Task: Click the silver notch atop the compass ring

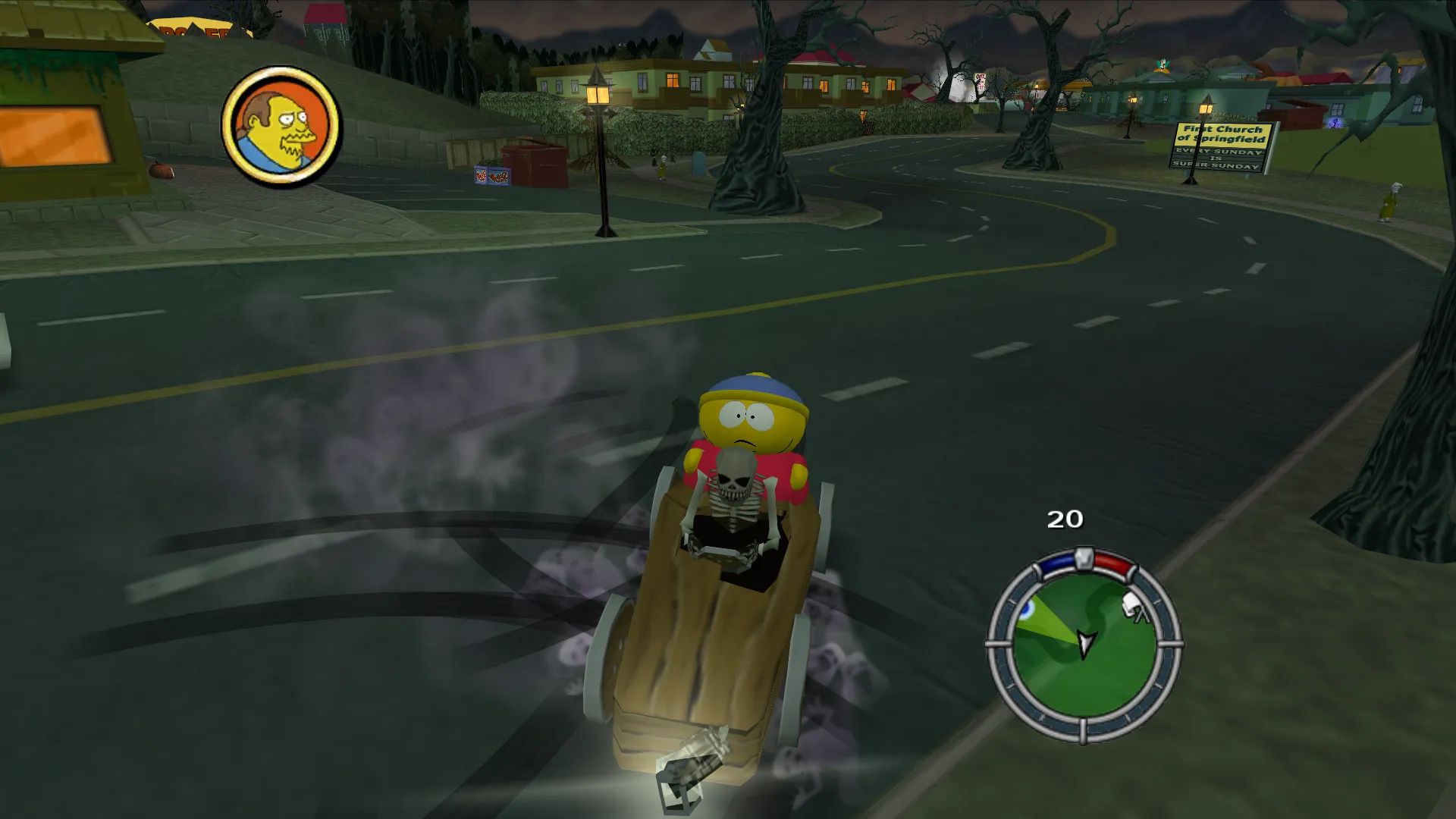Action: point(1084,558)
